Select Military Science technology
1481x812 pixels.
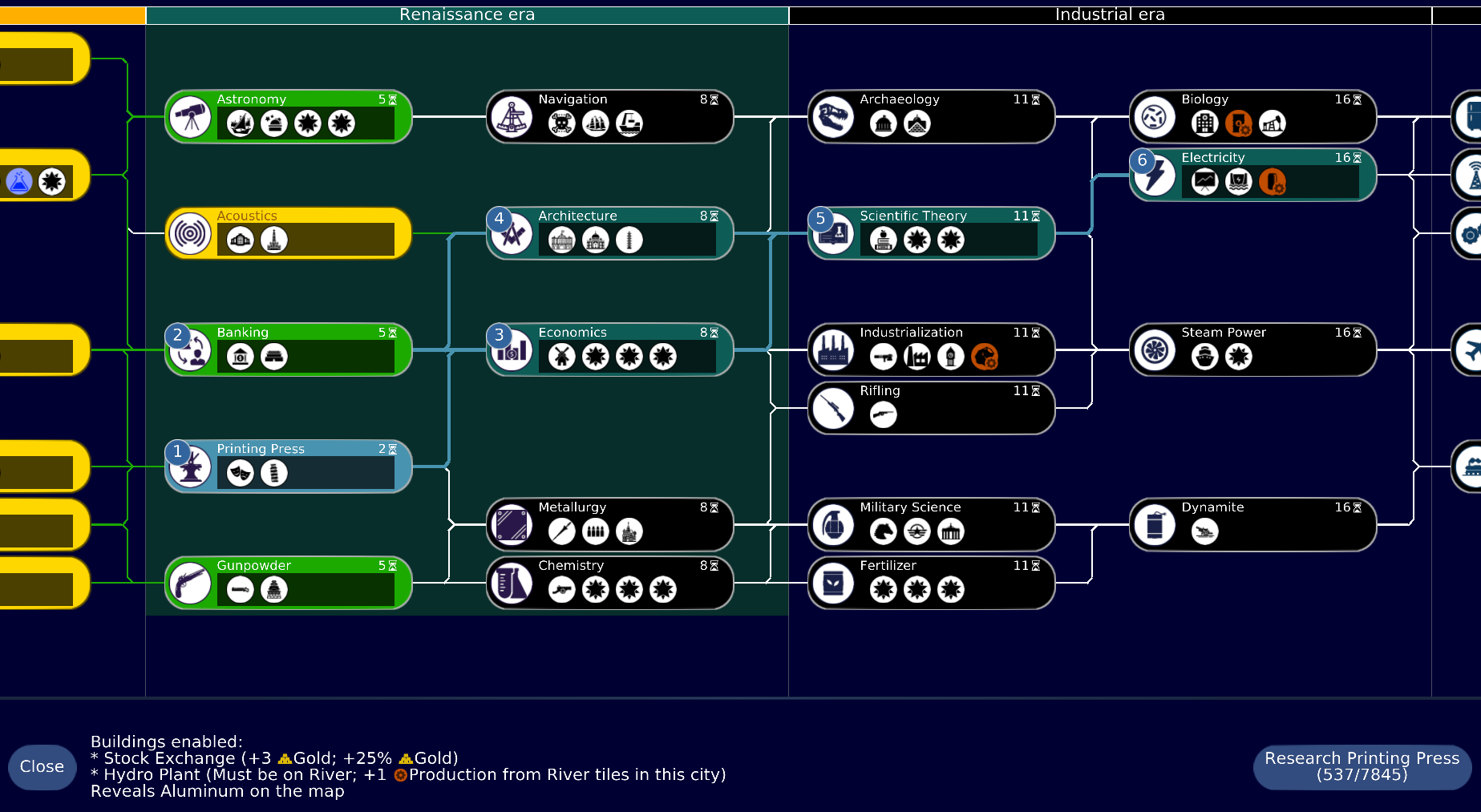931,525
